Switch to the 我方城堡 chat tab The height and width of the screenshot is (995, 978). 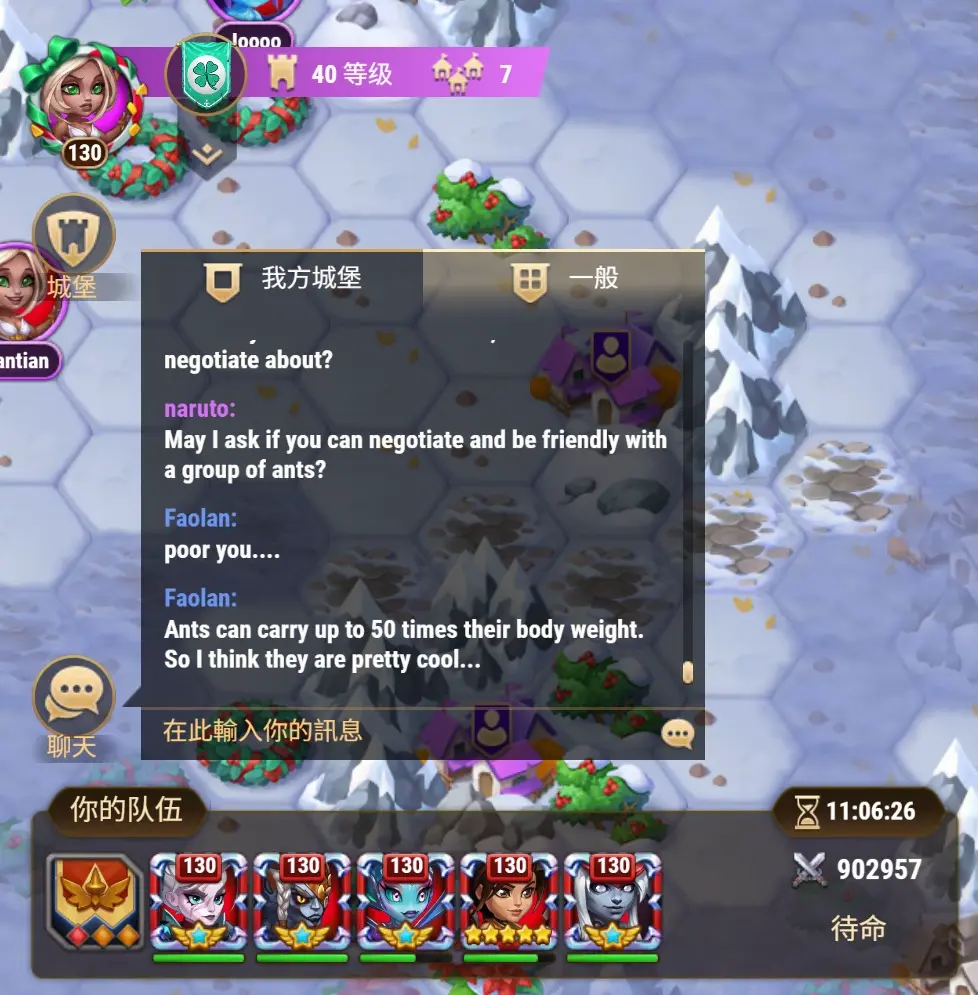[281, 278]
